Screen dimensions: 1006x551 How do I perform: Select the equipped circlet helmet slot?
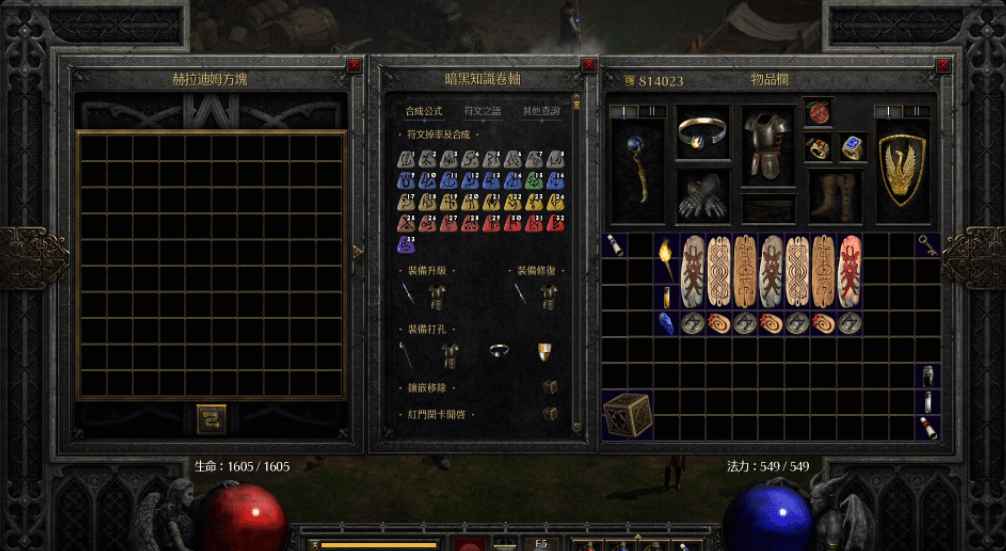point(703,132)
